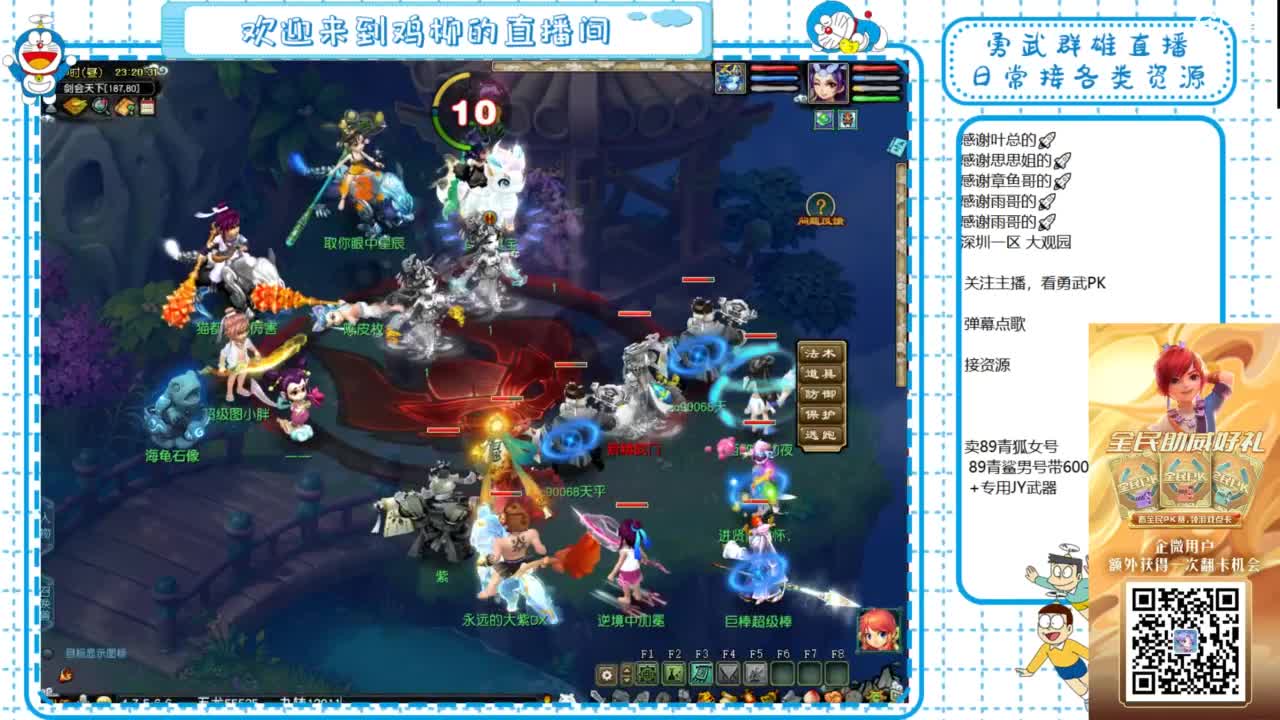Click the summoned pet avatar next to the portrait

[730, 80]
